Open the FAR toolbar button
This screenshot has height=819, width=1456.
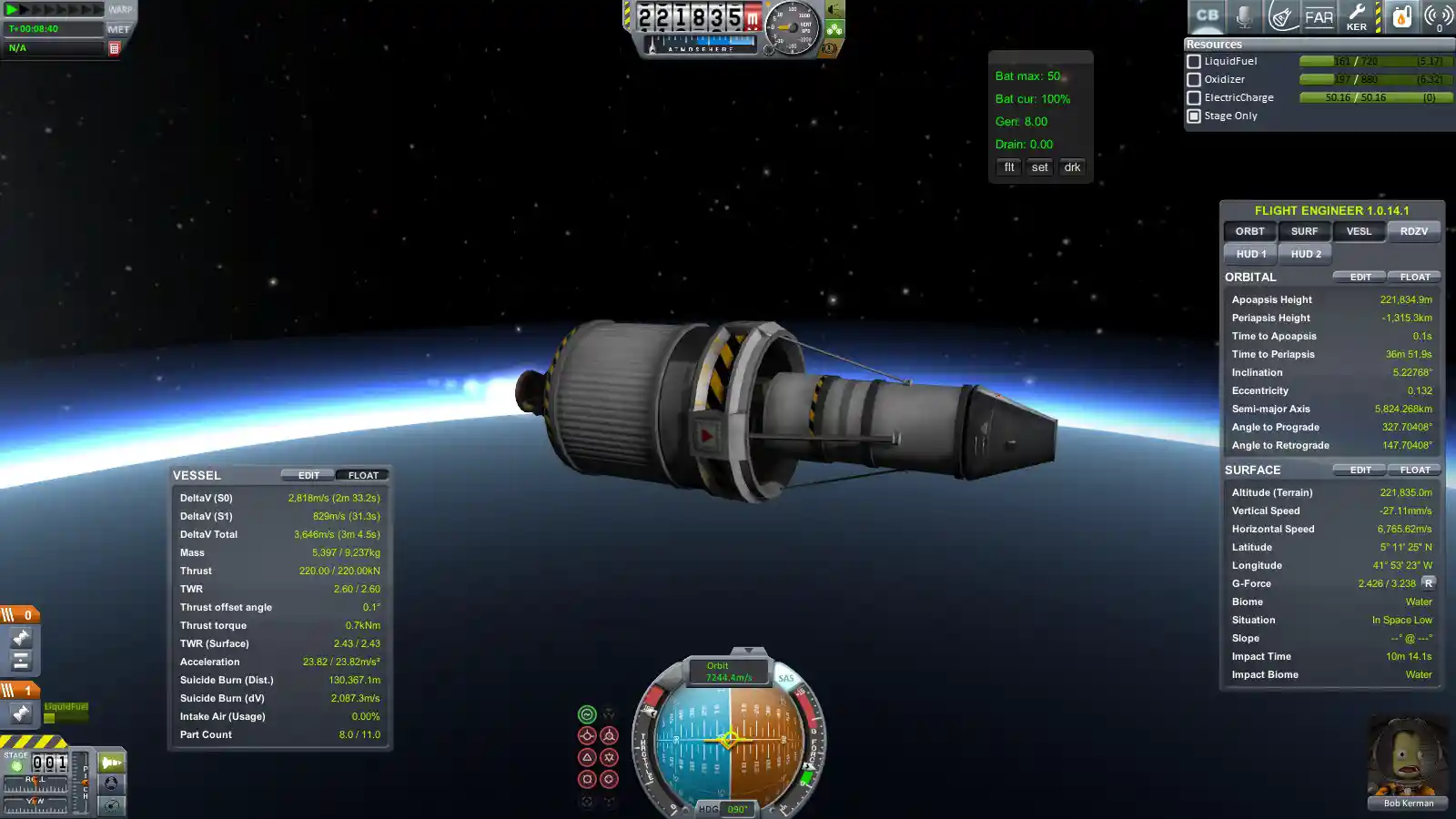click(x=1319, y=16)
